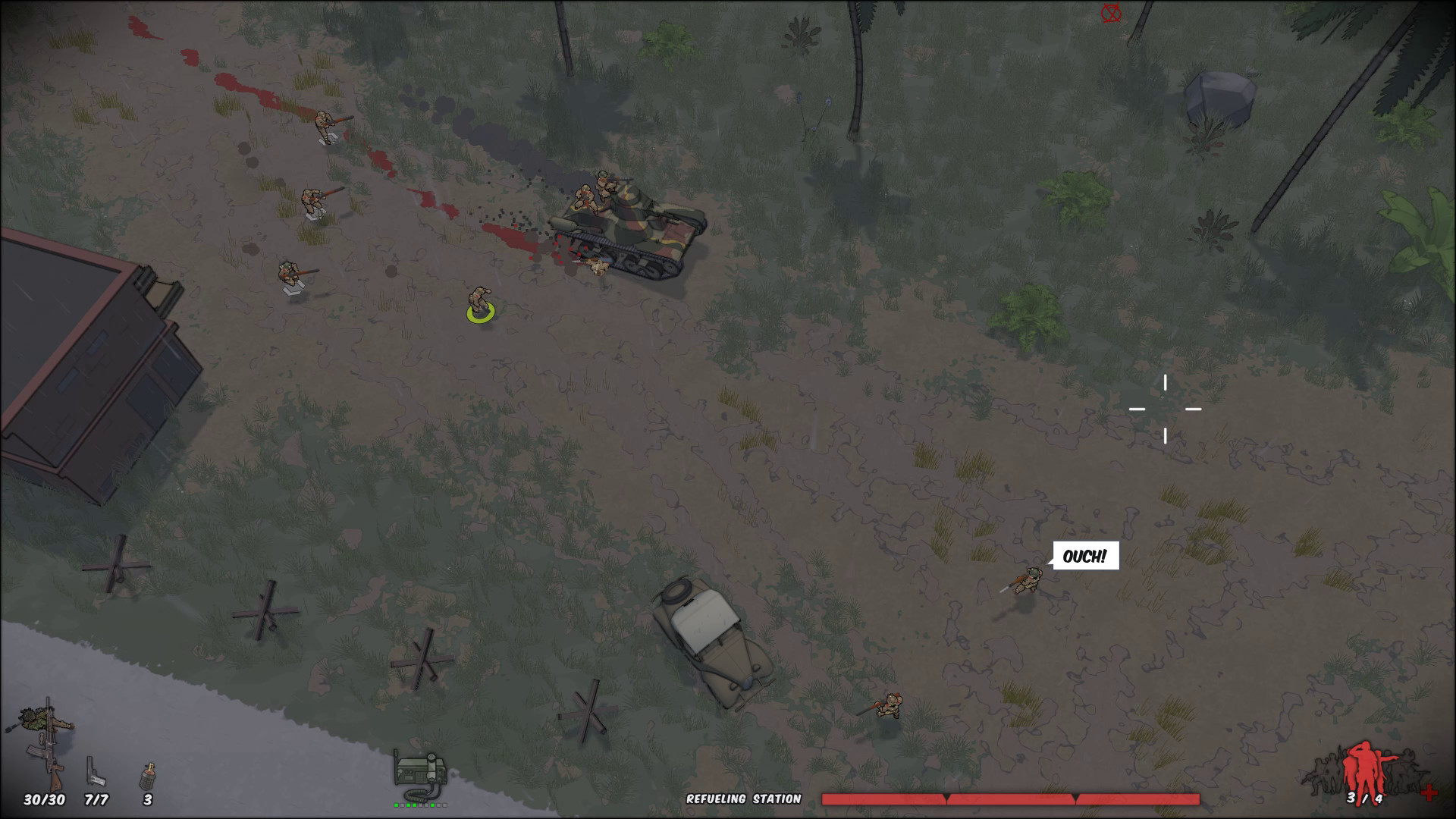Click the field radio refueling icon
Viewport: 1456px width, 819px height.
pyautogui.click(x=419, y=772)
